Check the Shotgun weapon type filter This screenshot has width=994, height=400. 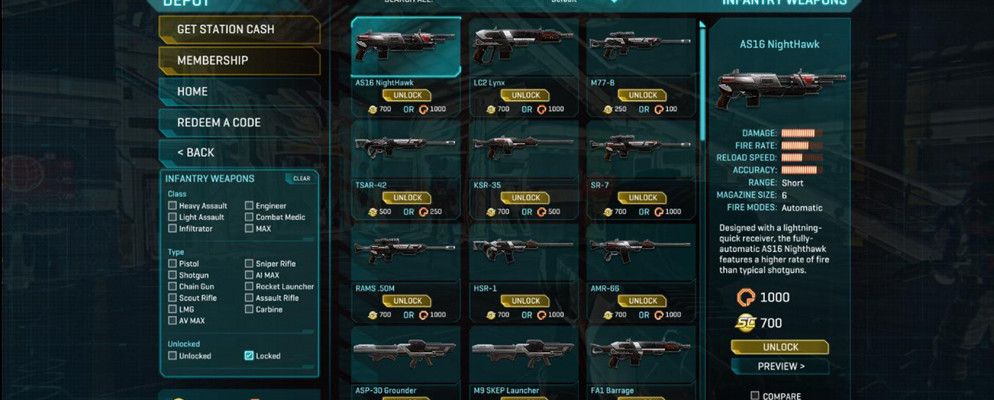point(173,275)
